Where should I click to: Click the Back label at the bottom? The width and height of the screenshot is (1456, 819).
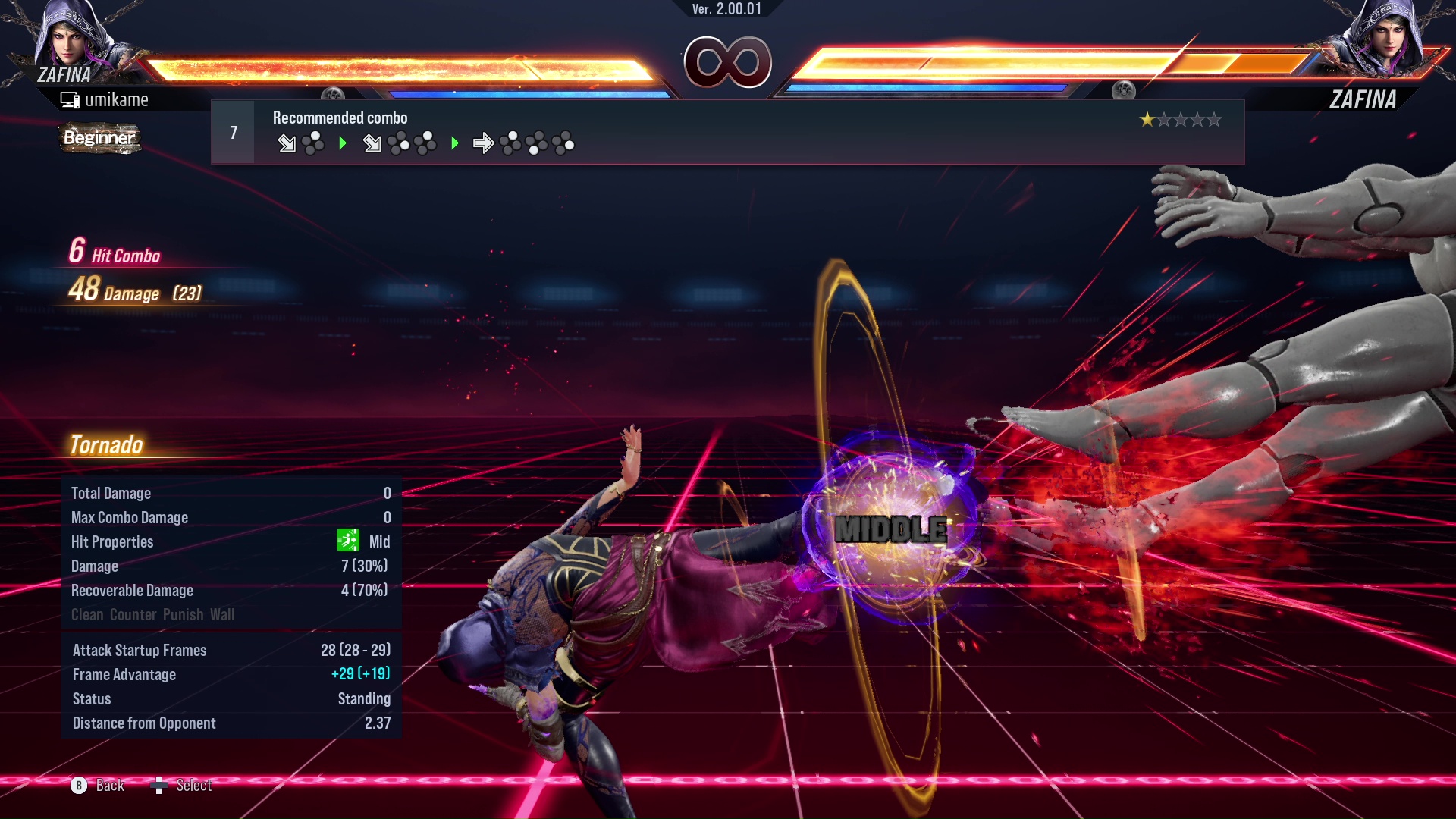coord(110,786)
